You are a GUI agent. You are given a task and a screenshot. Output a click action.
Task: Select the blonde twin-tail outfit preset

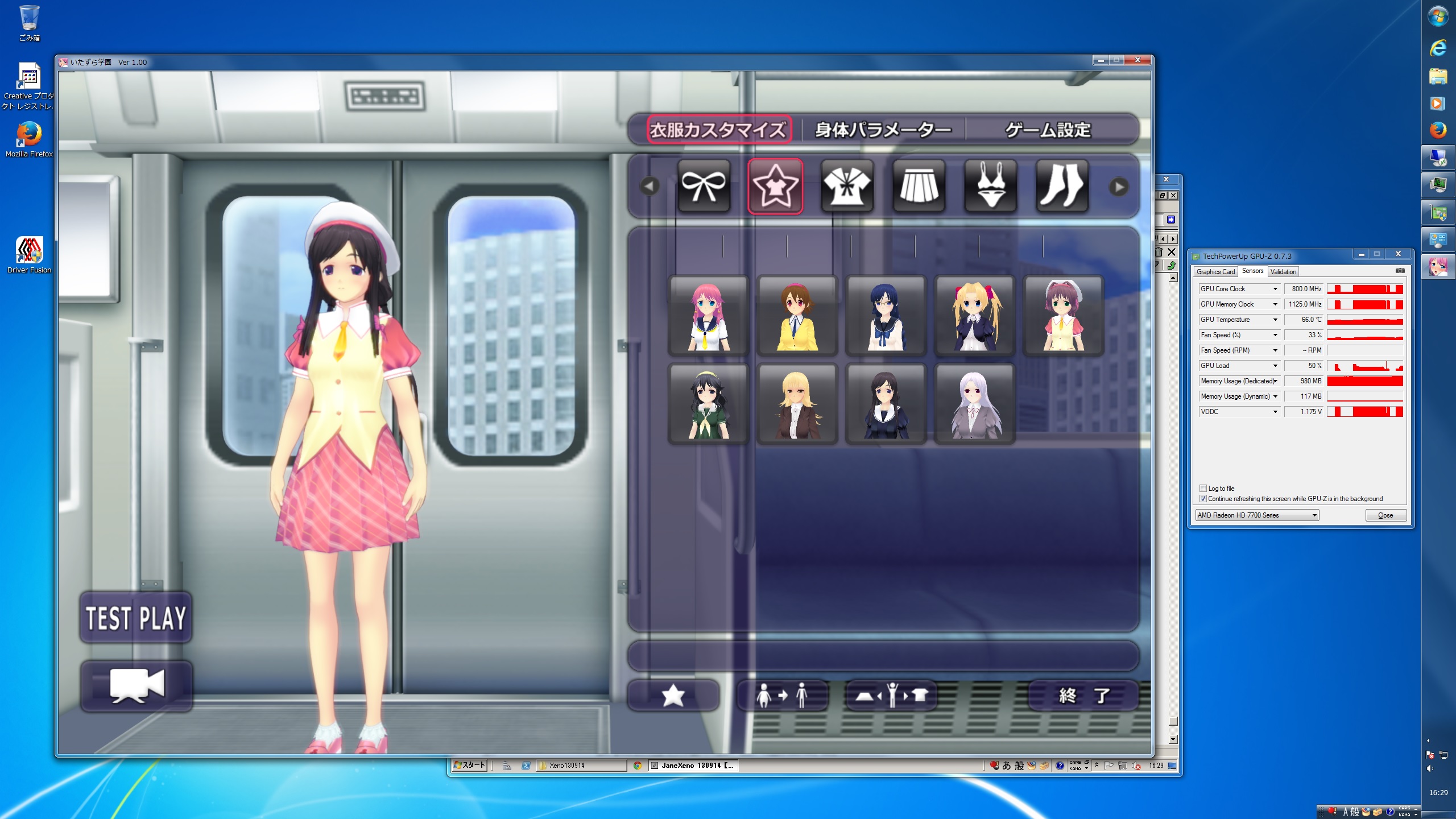pyautogui.click(x=974, y=316)
